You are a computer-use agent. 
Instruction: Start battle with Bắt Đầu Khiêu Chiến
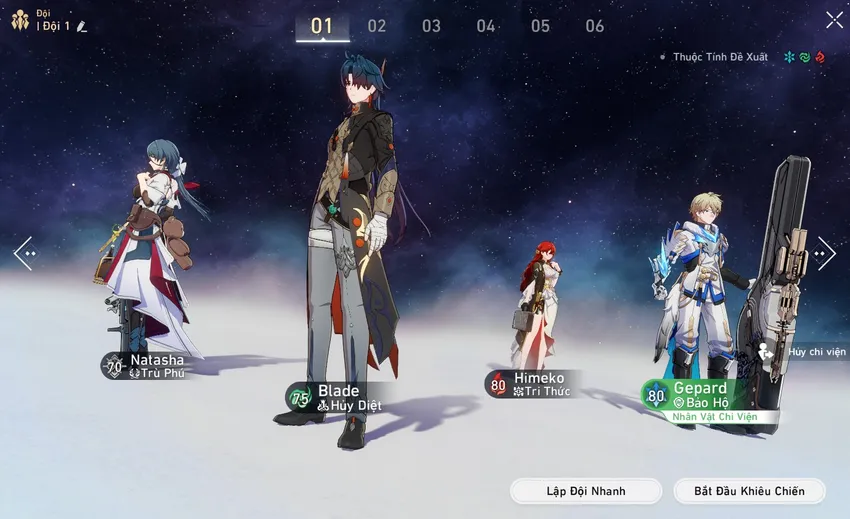[x=748, y=491]
